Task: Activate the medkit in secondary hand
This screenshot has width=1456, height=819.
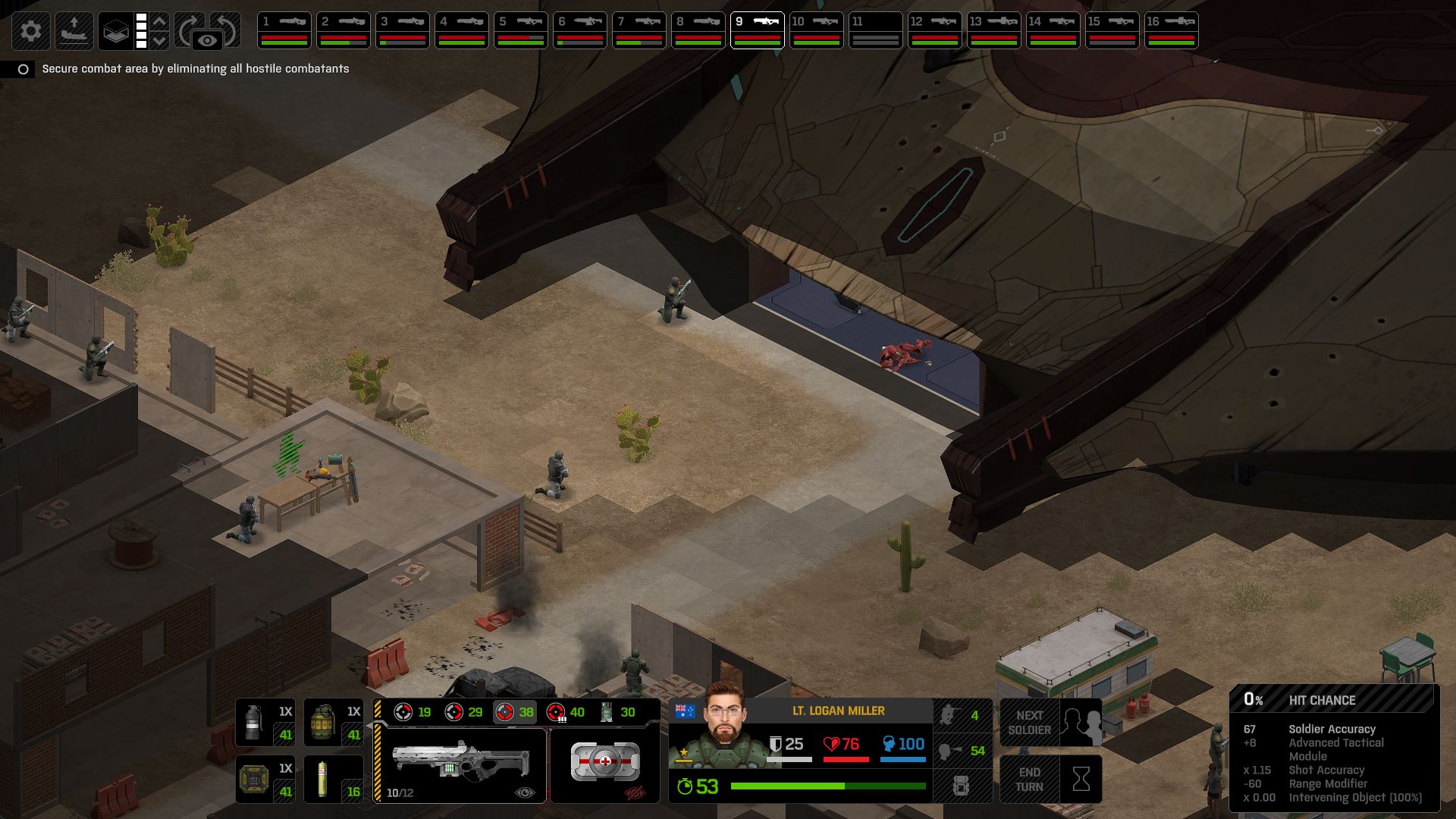Action: coord(604,762)
